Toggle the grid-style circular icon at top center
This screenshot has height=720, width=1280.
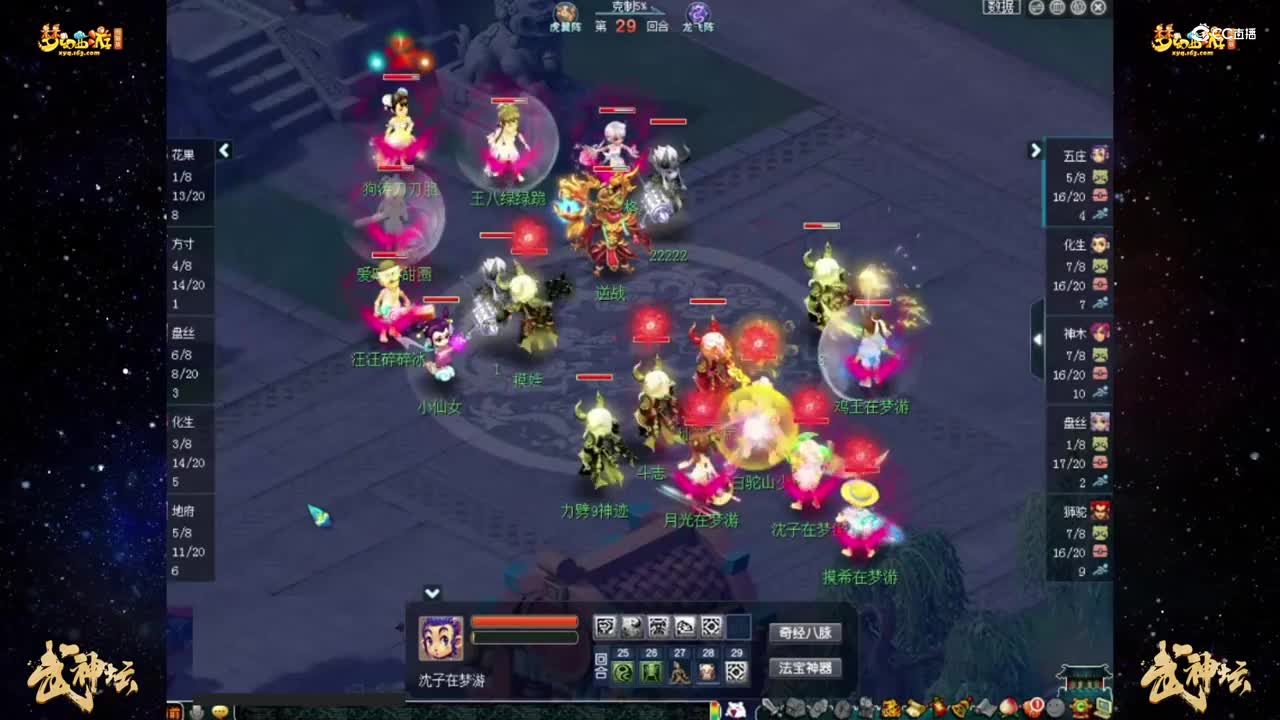tap(1057, 8)
